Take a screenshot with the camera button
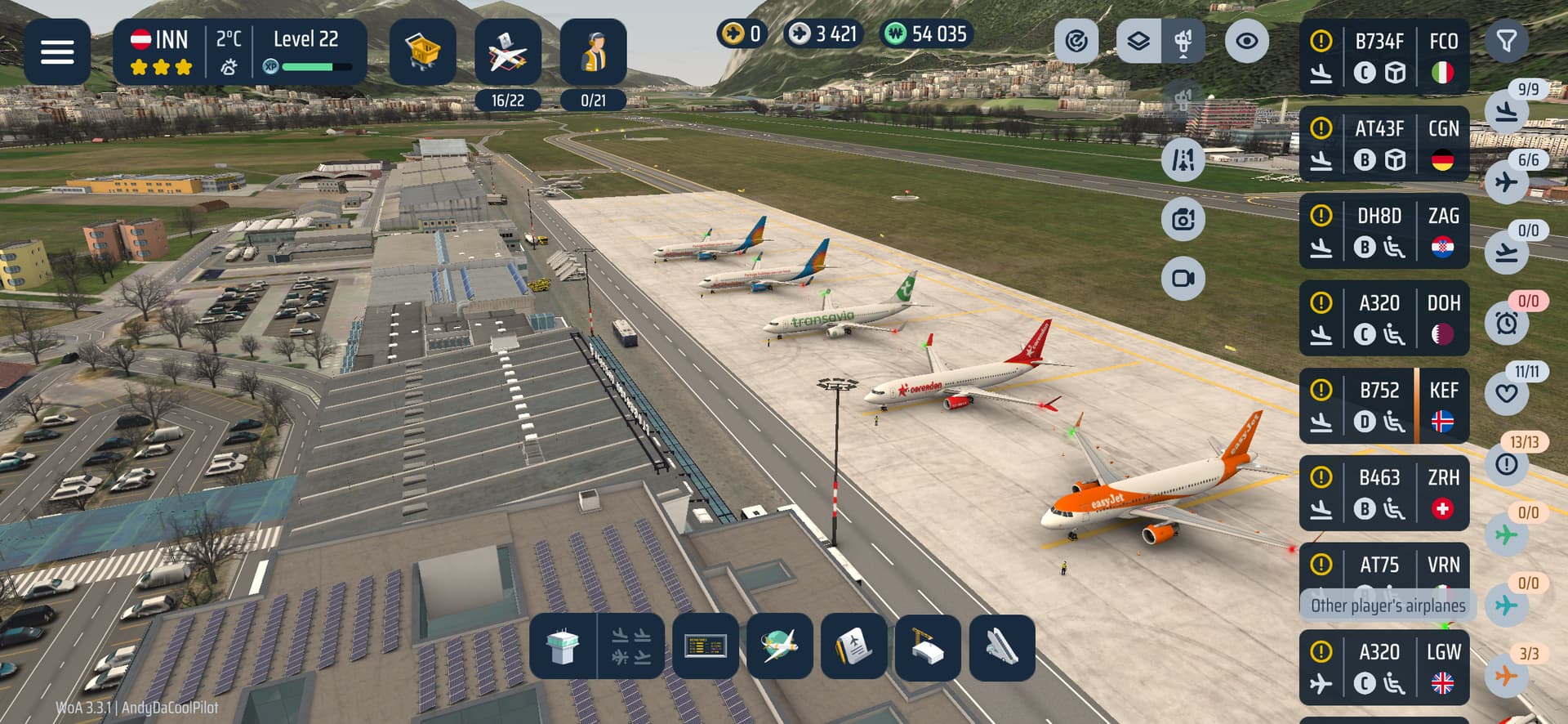Screen dimensions: 1568x724 tap(1183, 219)
